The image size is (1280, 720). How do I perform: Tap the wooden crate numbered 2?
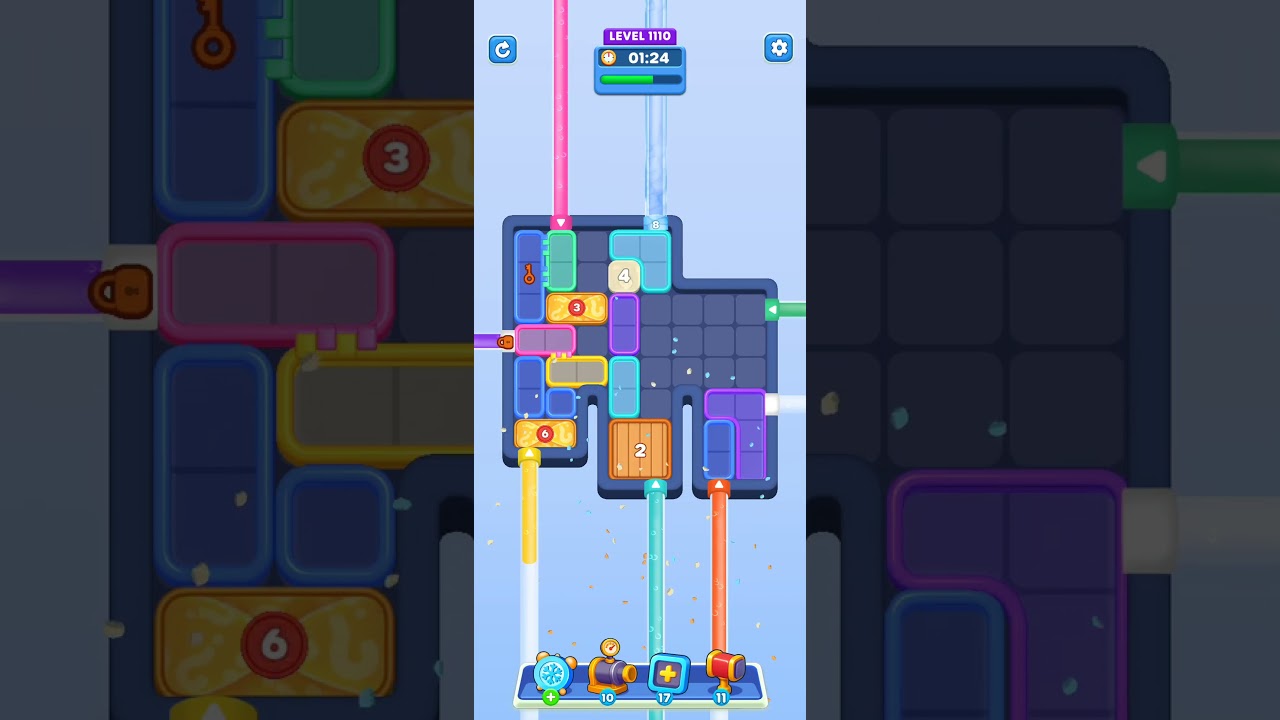[x=640, y=451]
